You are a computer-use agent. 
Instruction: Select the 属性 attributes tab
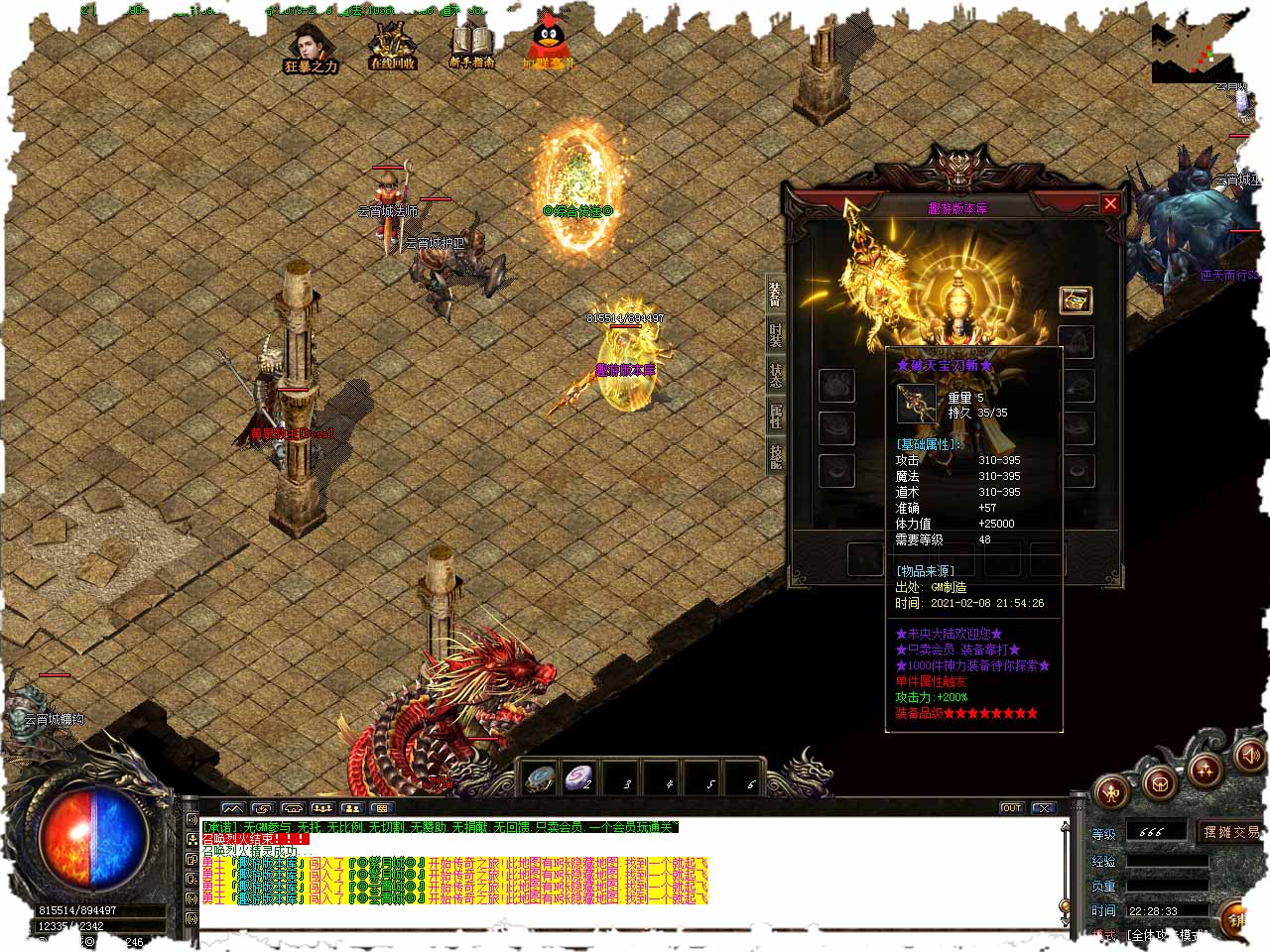point(775,416)
